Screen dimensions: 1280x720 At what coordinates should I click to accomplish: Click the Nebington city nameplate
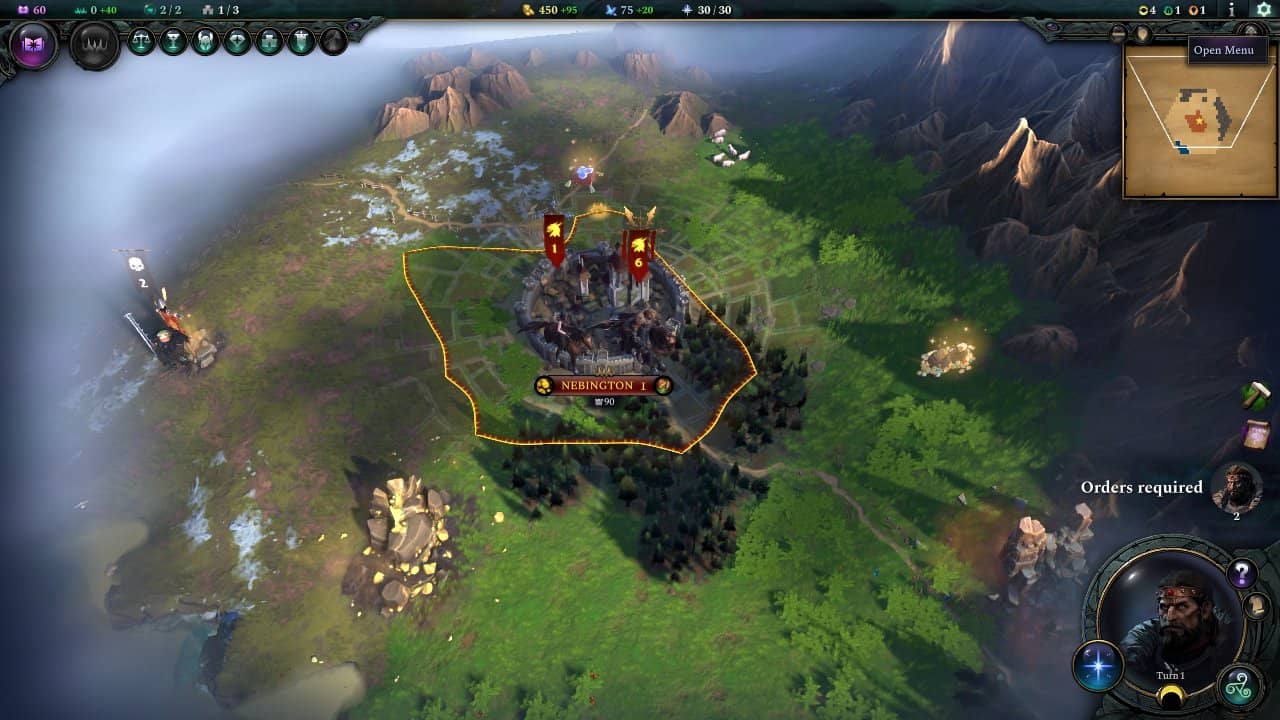[603, 386]
